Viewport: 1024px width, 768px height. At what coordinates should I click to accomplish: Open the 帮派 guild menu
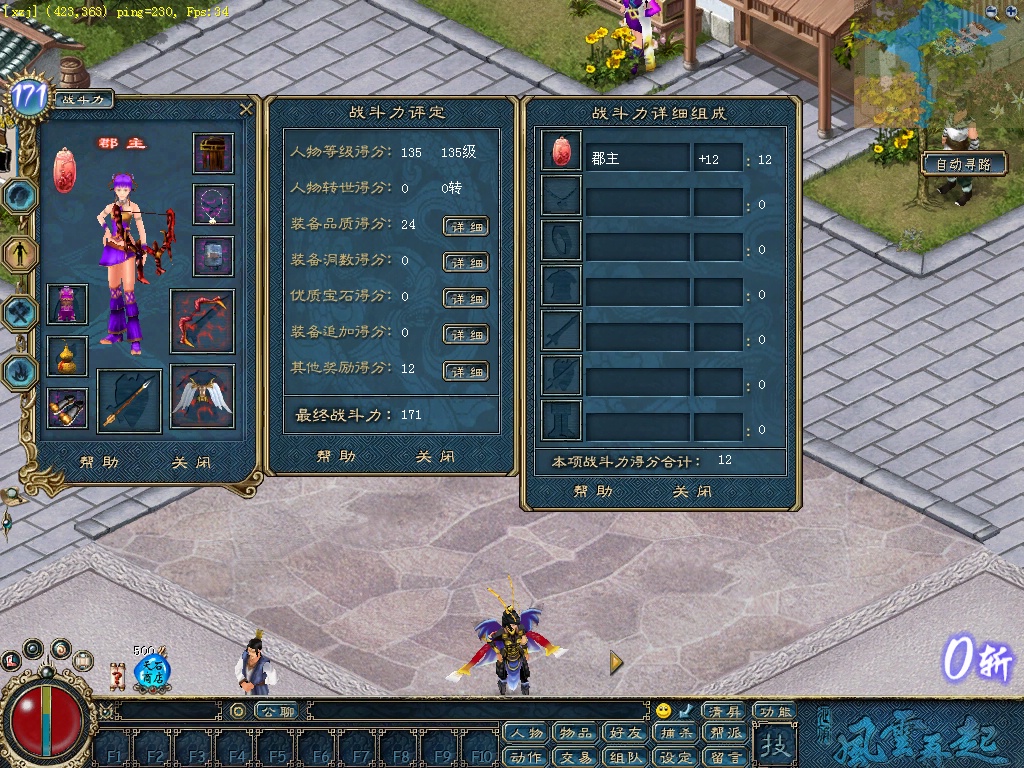tap(726, 733)
